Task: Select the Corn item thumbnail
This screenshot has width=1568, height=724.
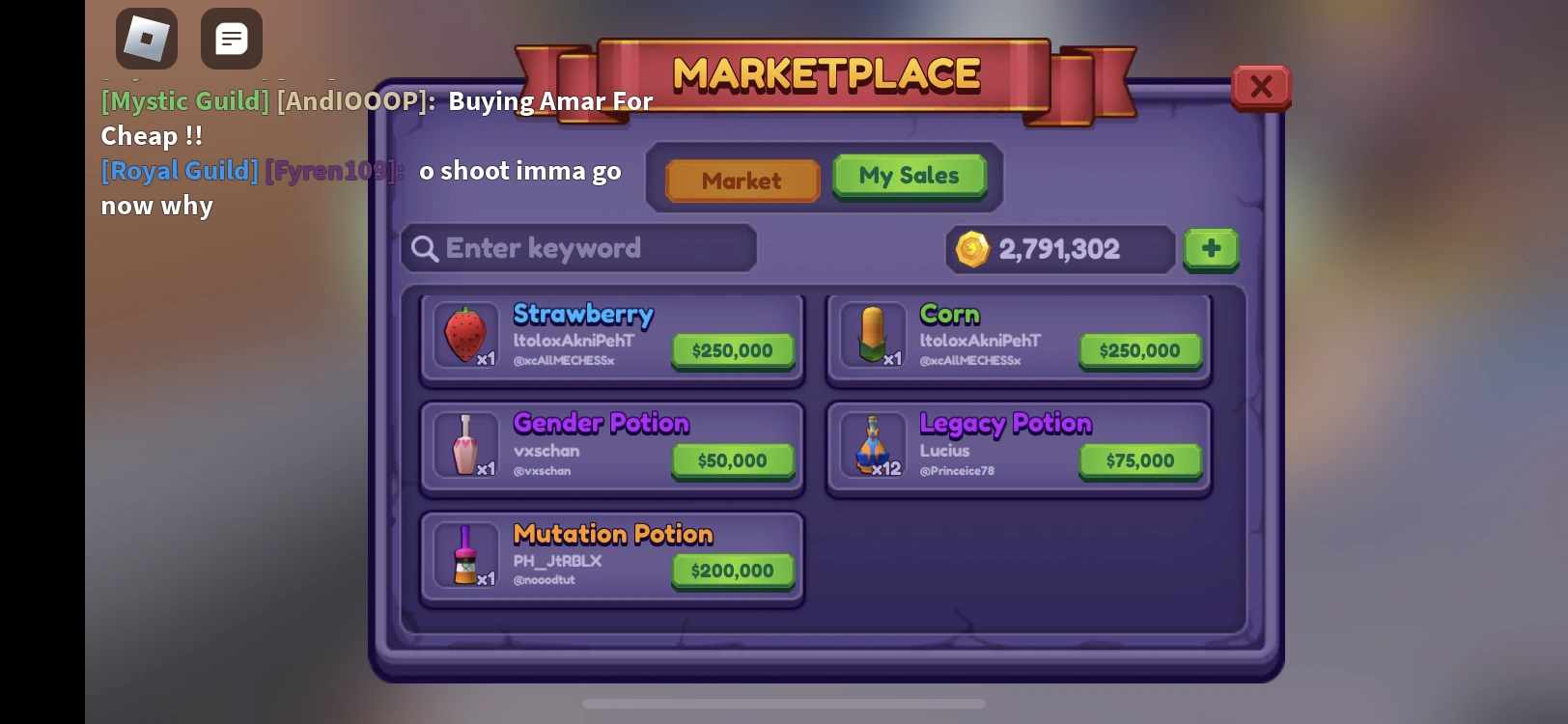Action: click(x=874, y=336)
